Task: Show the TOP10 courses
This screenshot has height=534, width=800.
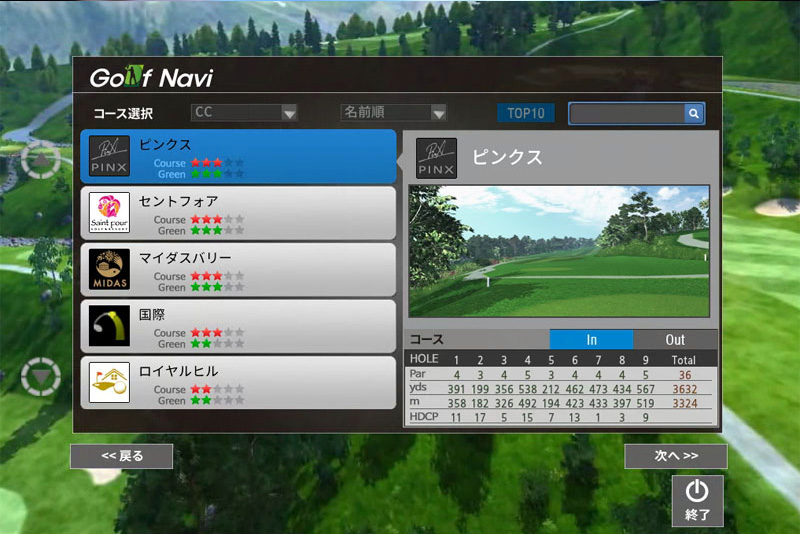Action: 525,113
